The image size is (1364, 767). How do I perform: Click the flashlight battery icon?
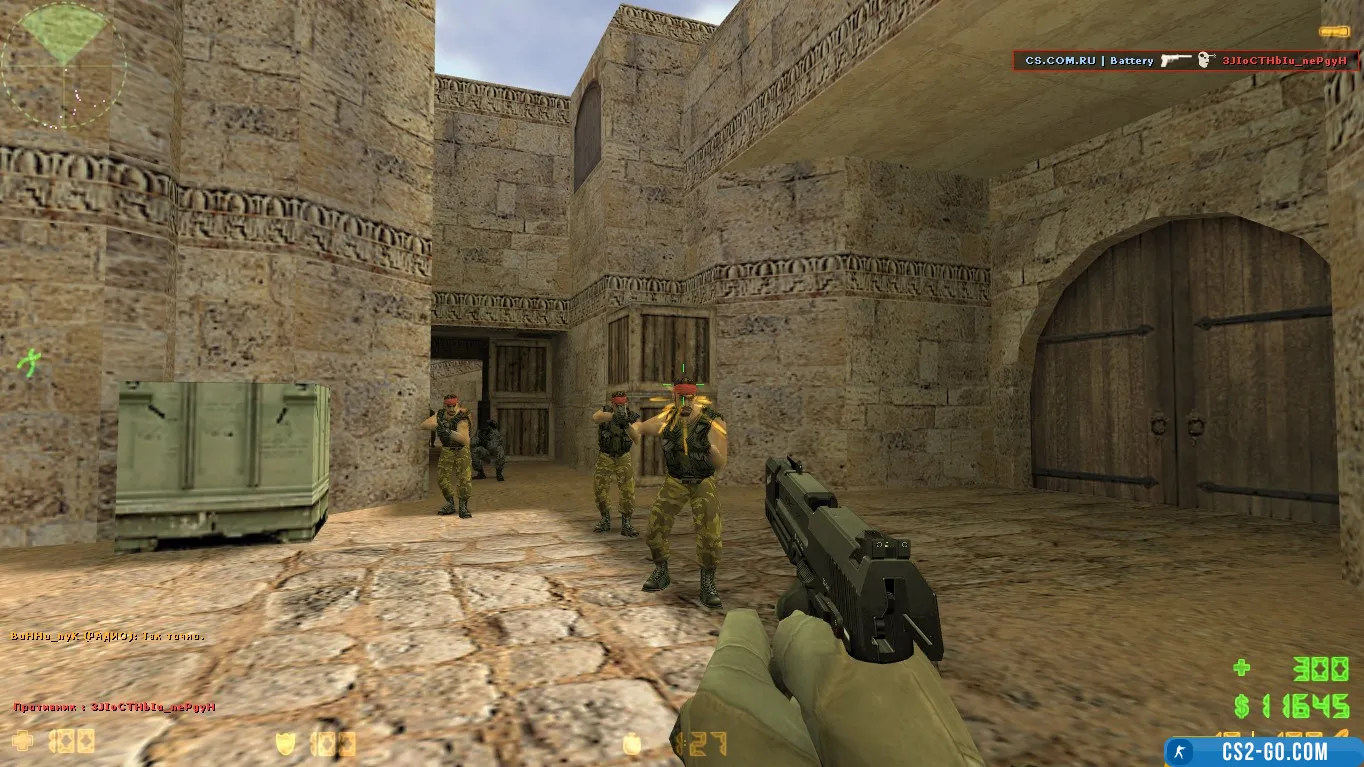[1333, 32]
